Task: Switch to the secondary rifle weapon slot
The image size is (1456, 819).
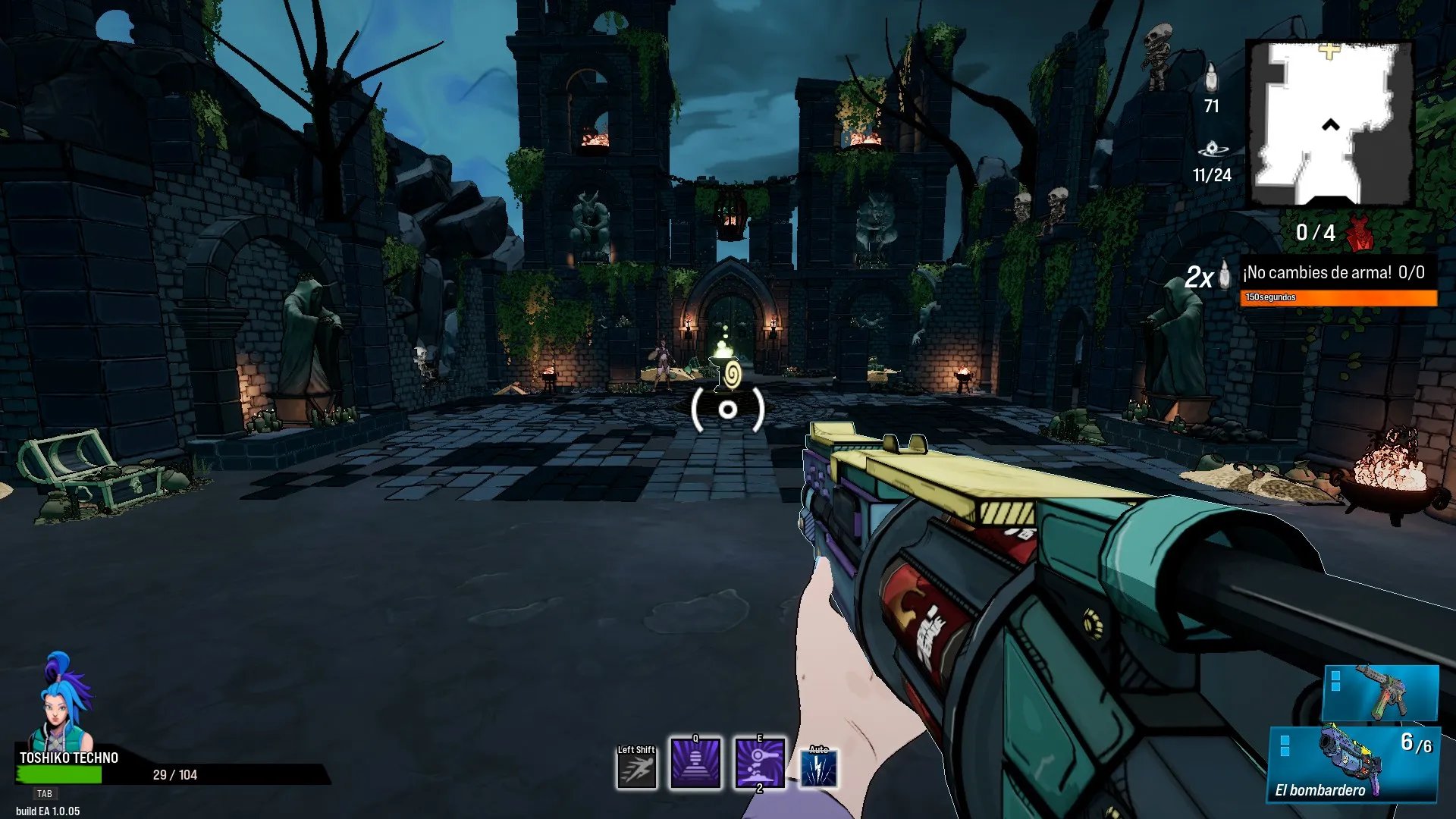Action: [x=1380, y=692]
